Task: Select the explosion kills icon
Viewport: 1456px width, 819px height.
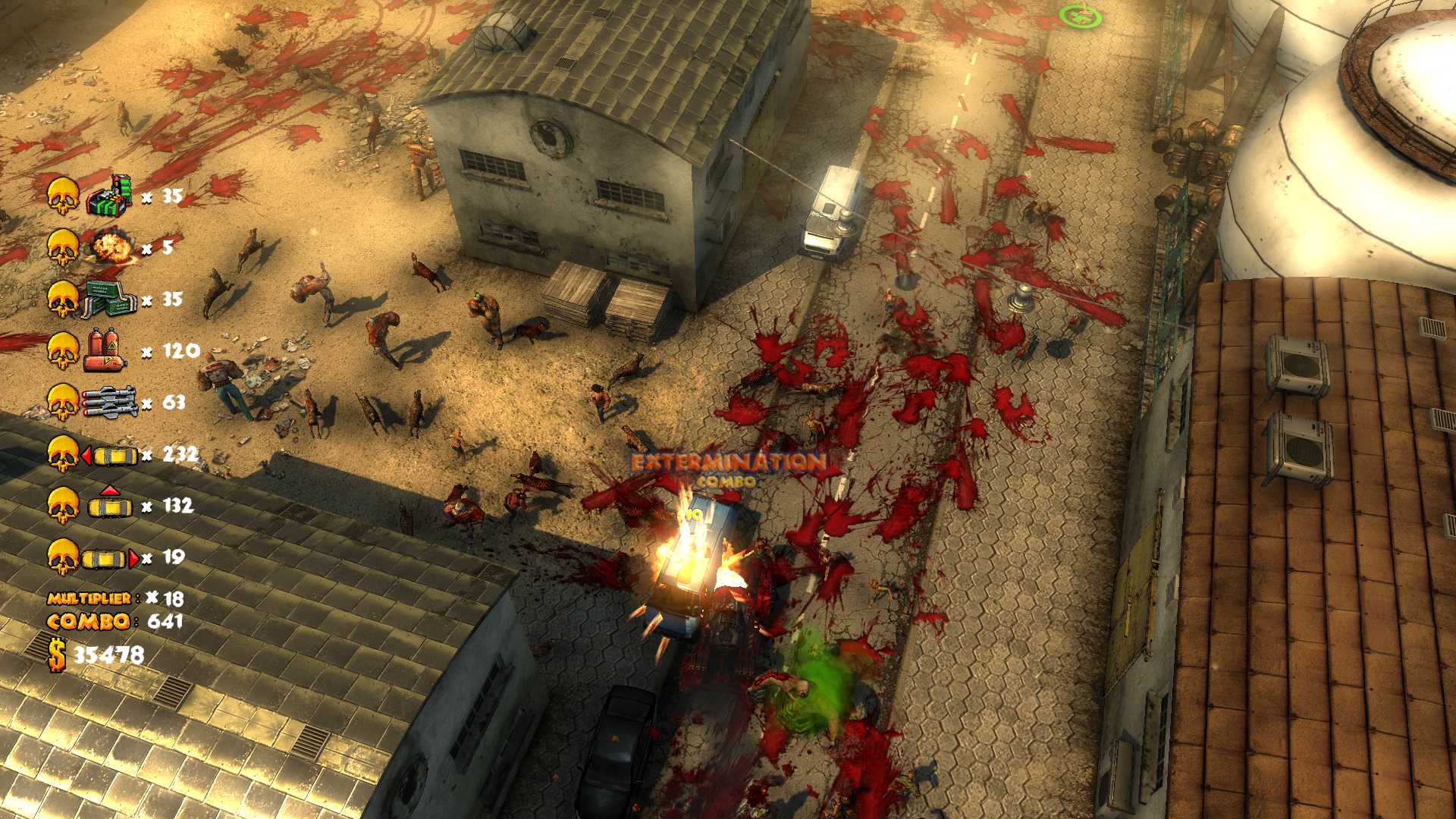Action: [x=111, y=246]
